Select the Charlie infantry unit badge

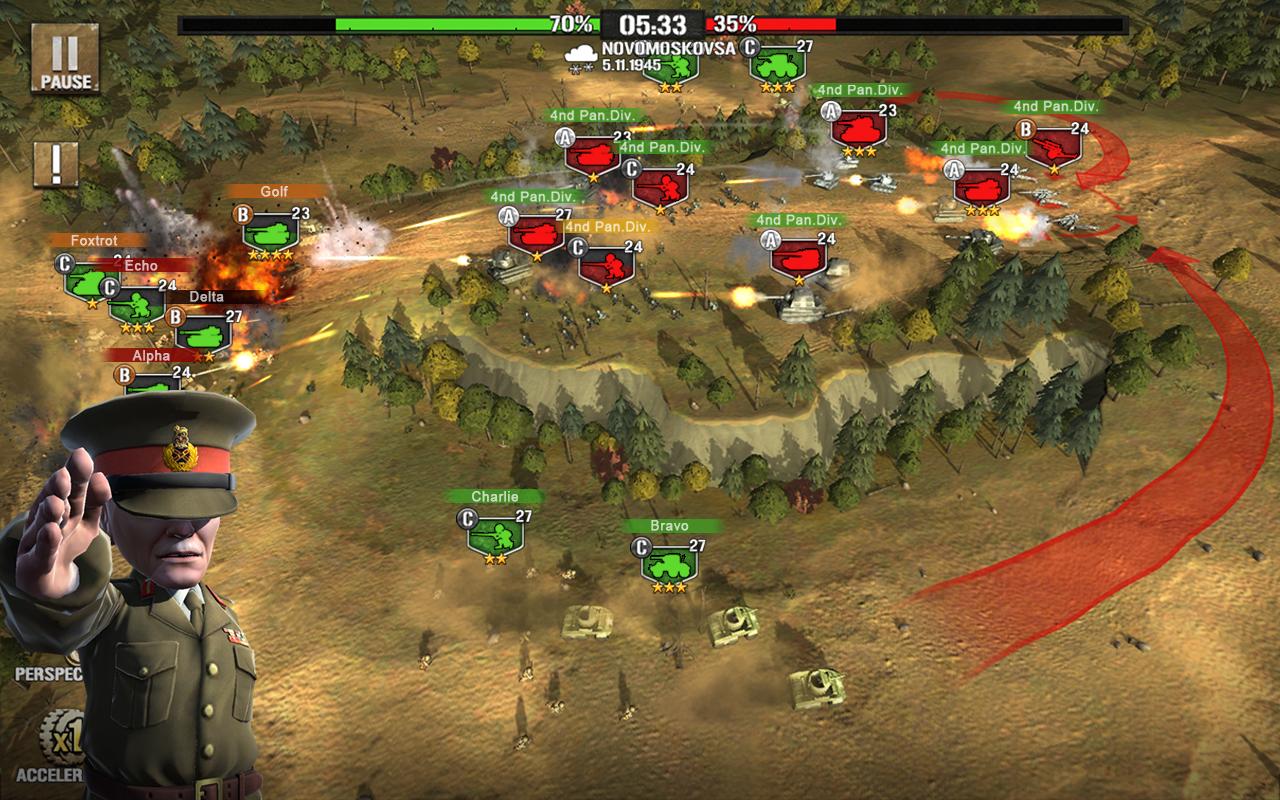pos(495,536)
